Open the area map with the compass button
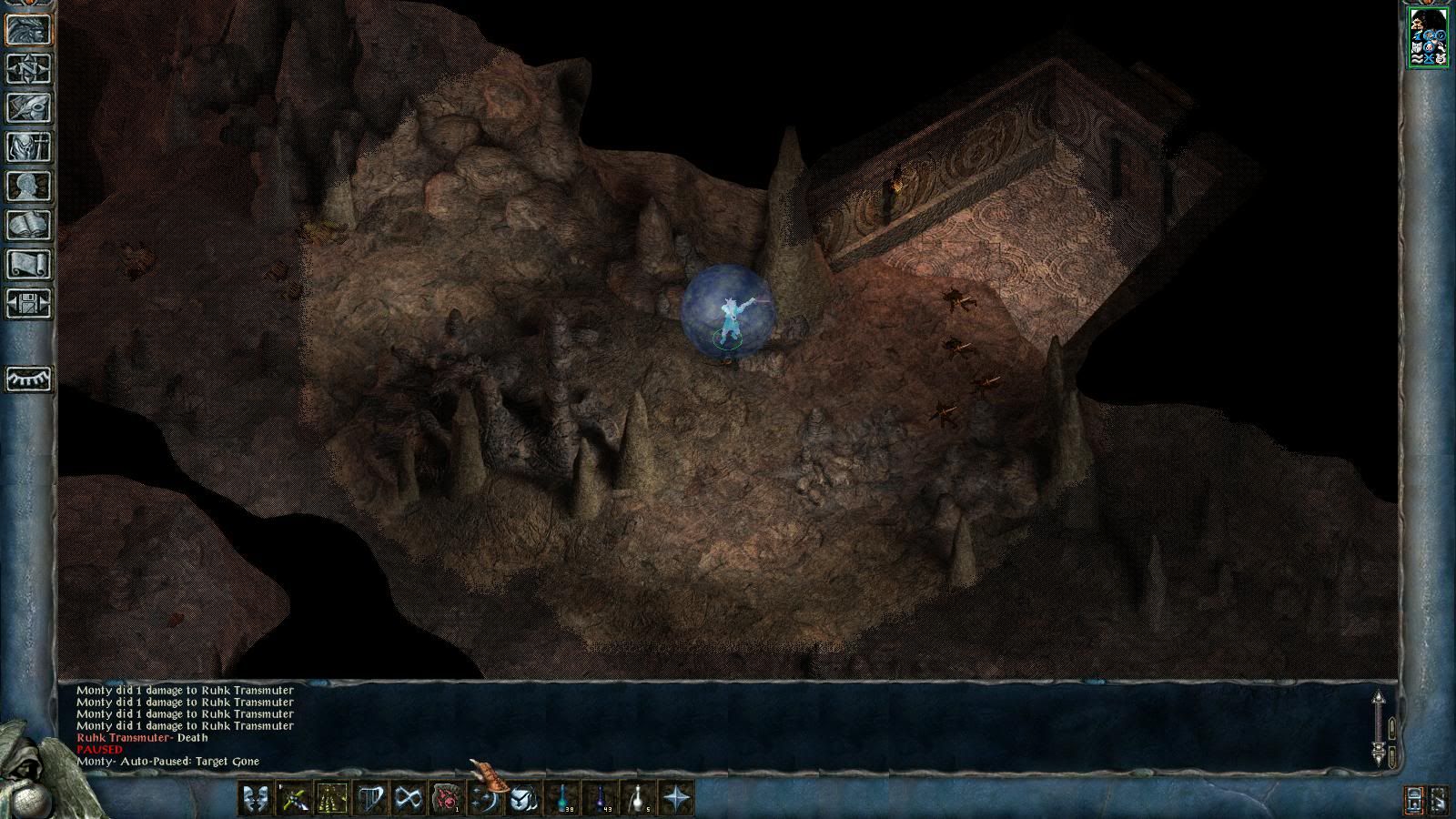1456x819 pixels. [28, 68]
